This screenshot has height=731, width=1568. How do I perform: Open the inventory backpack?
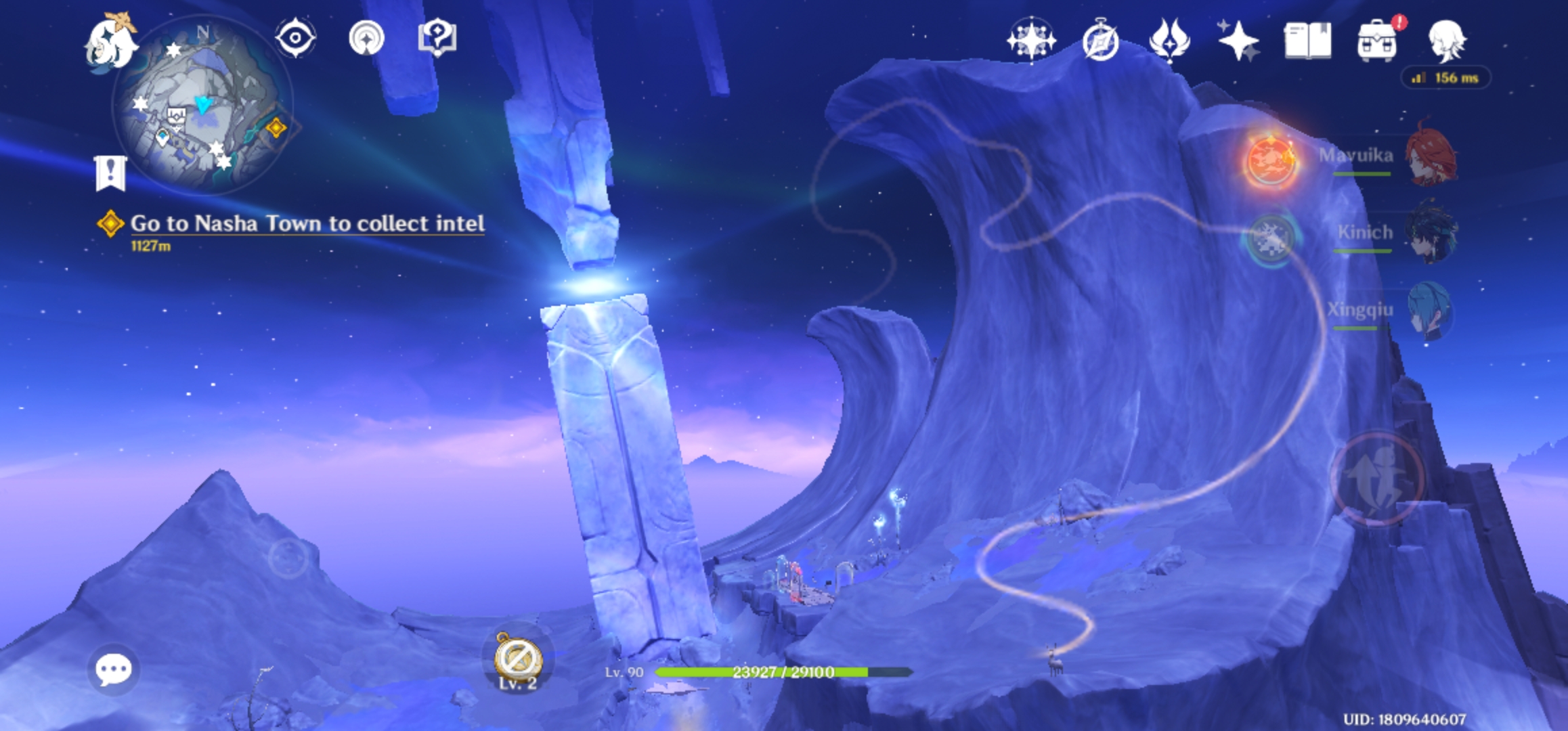point(1377,42)
